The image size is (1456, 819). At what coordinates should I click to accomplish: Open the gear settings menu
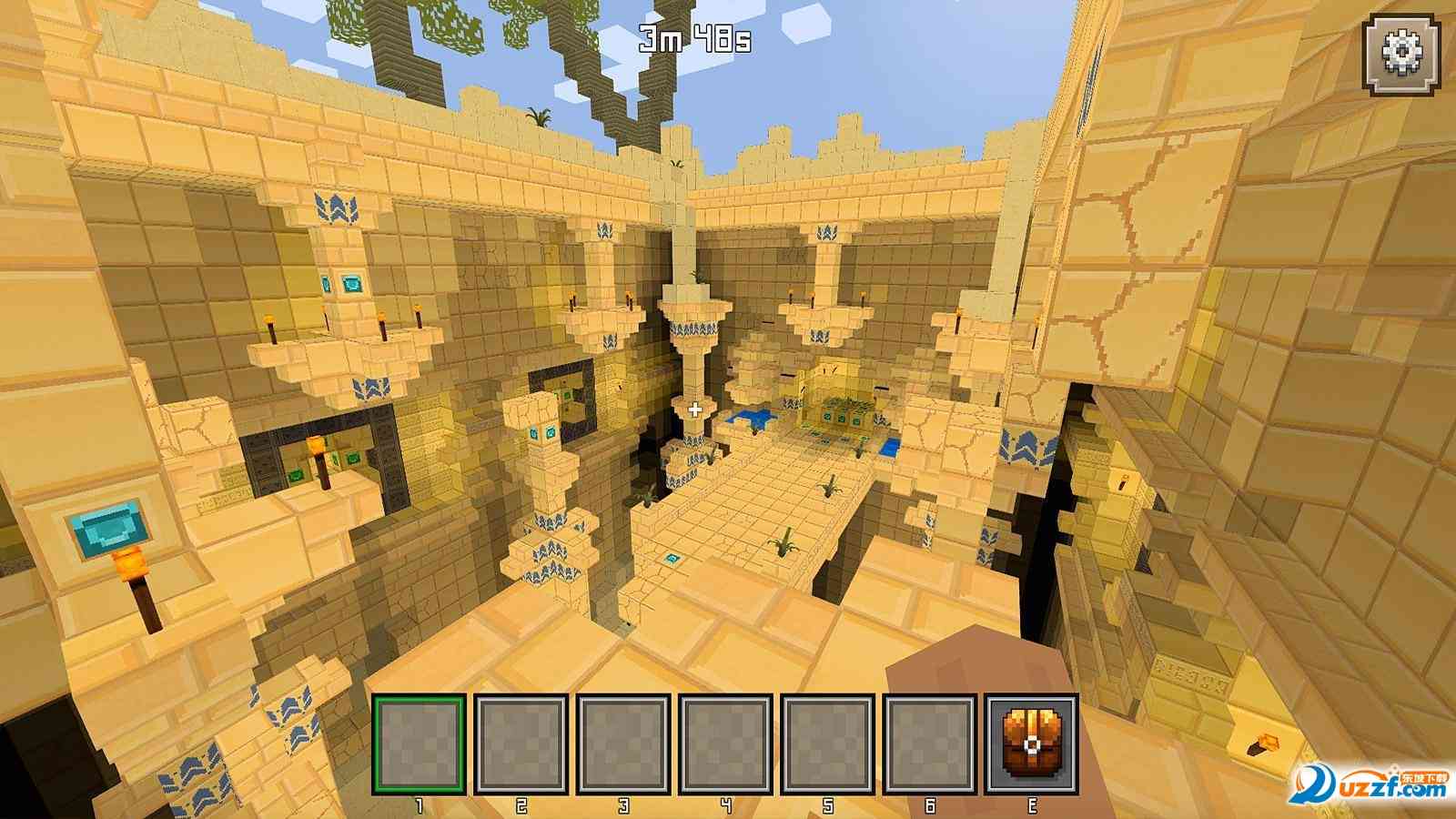pos(1402,56)
